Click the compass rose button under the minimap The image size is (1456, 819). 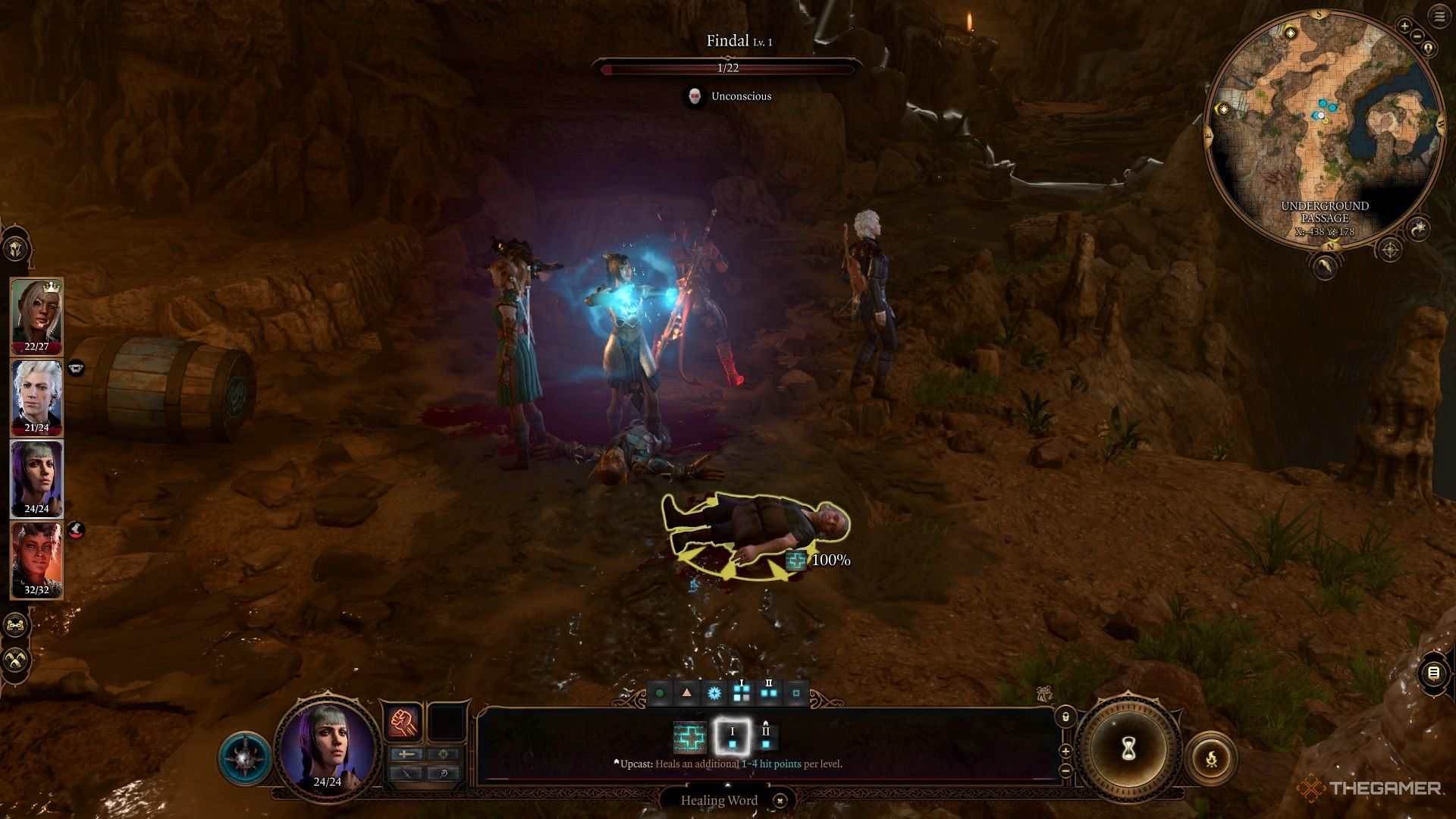click(1389, 249)
